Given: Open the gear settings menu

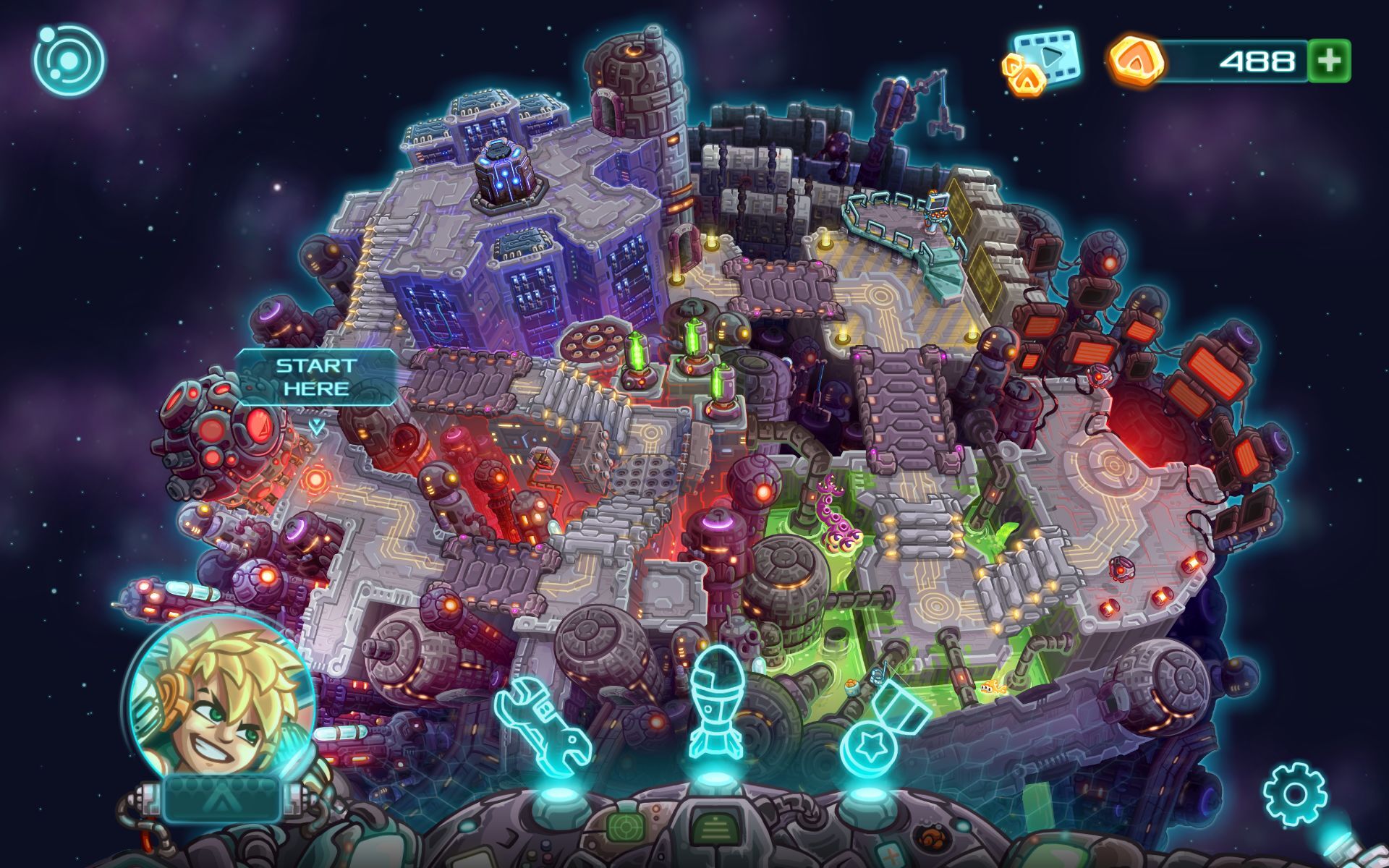Looking at the screenshot, I should (1295, 793).
